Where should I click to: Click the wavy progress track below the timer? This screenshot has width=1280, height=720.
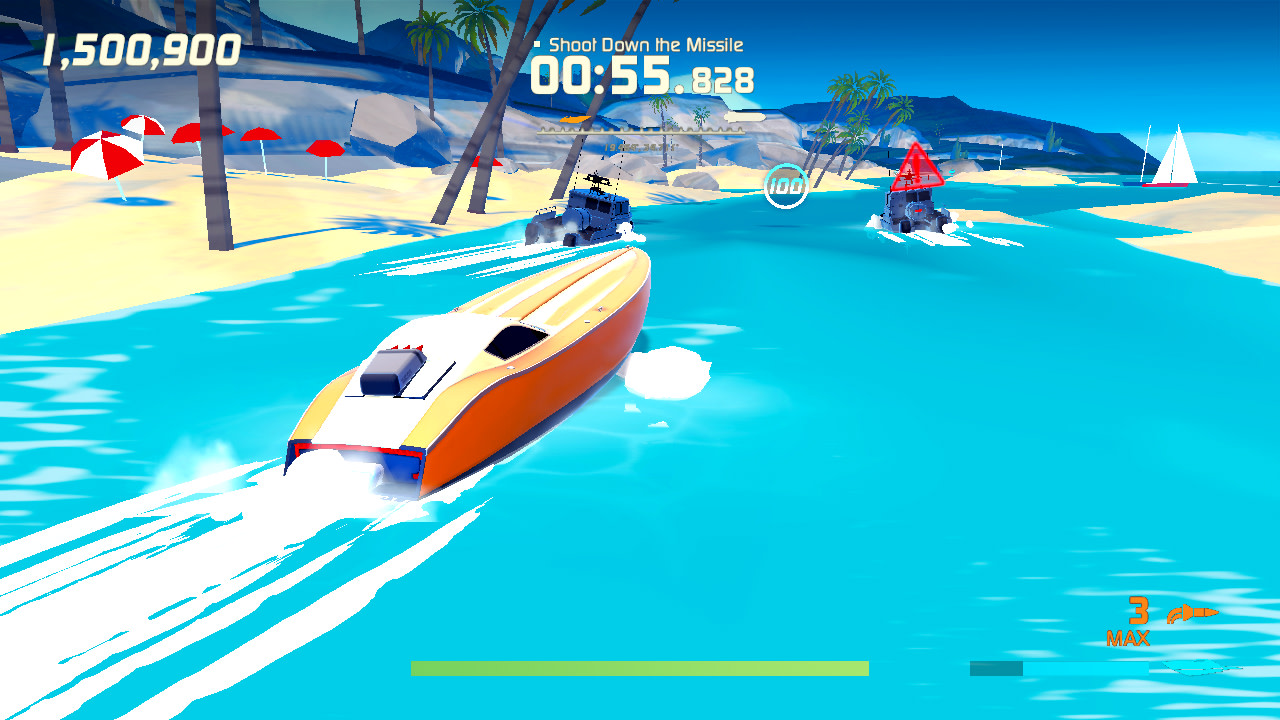point(640,131)
